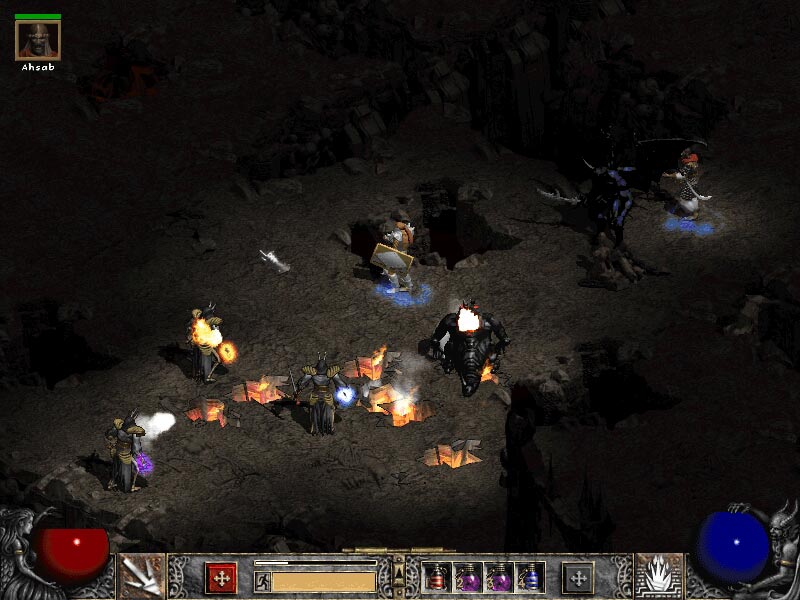Use the red health potion in belt

point(438,578)
